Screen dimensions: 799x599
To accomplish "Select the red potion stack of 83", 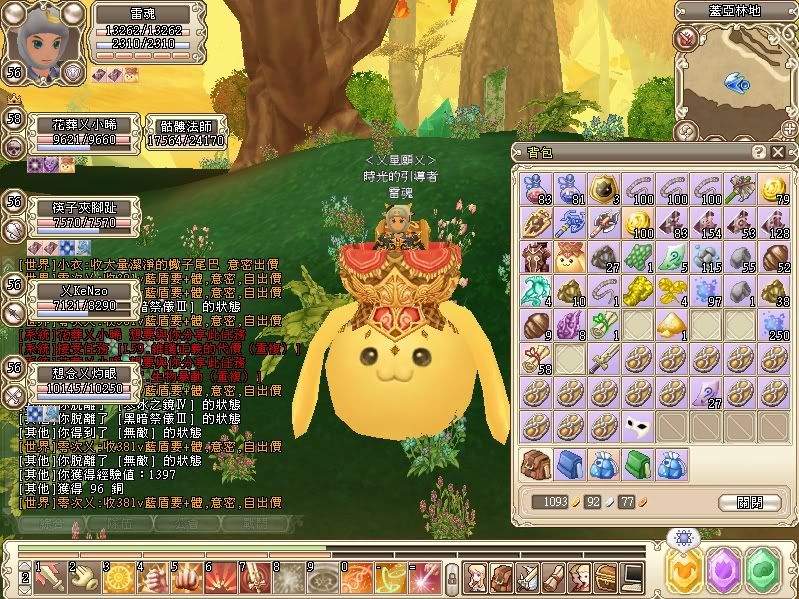I will pos(536,189).
